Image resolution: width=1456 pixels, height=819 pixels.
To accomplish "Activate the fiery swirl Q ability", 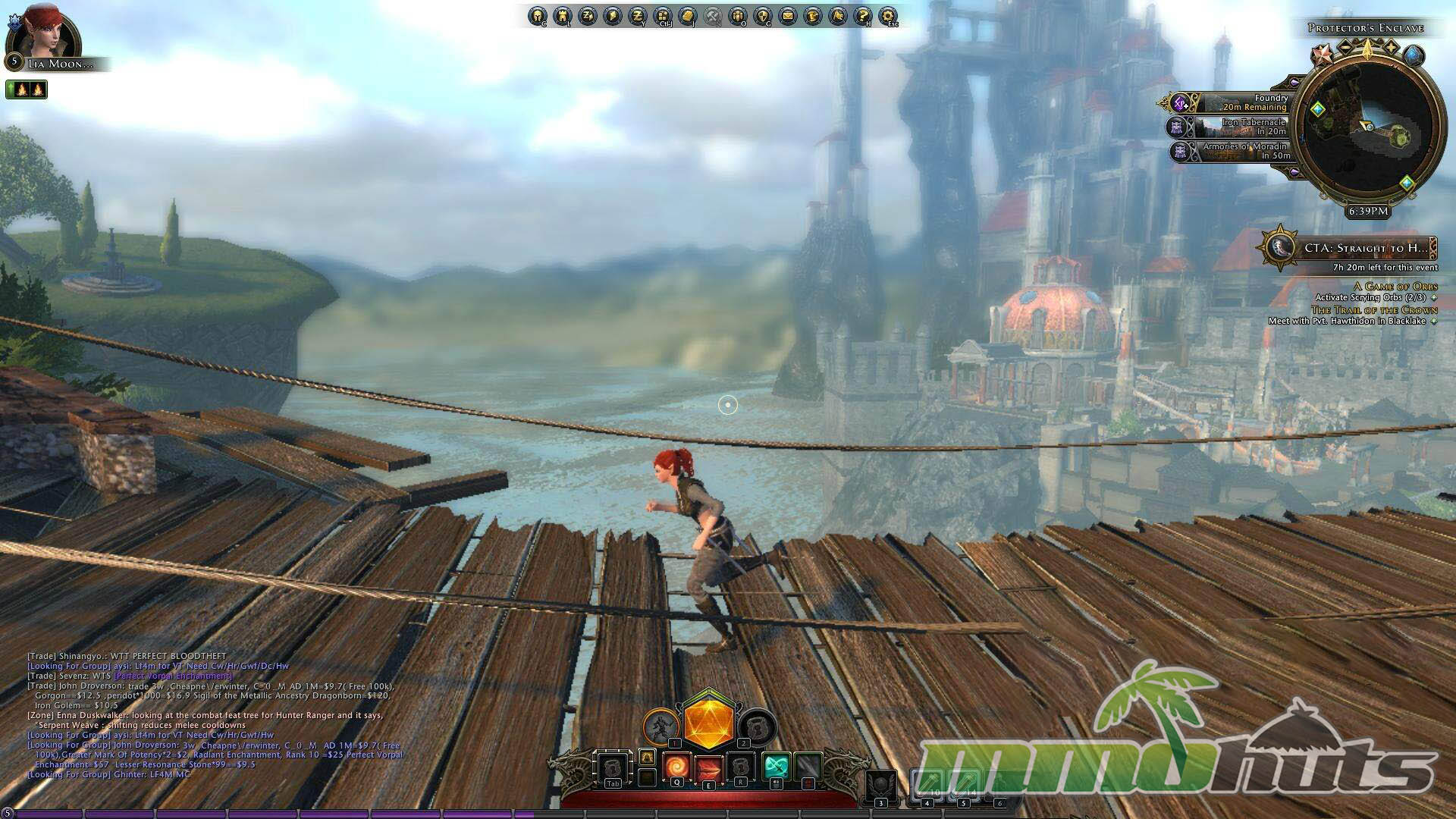I will 677,767.
